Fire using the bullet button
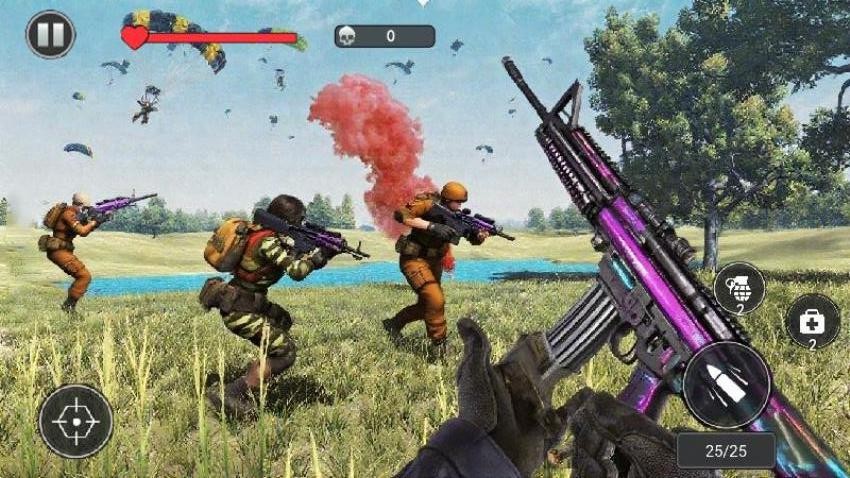 point(727,385)
